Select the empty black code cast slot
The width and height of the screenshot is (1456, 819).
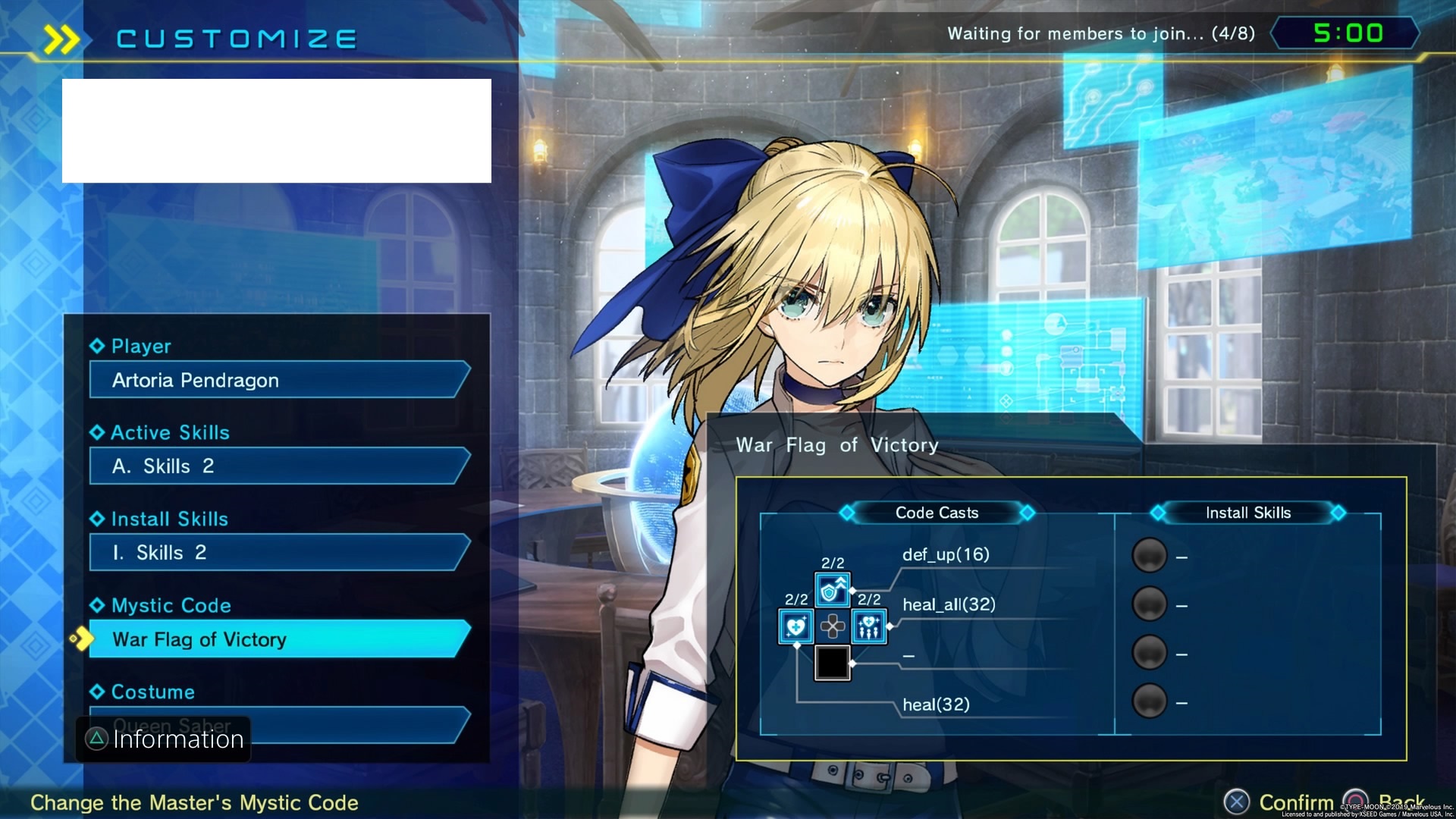tap(832, 663)
